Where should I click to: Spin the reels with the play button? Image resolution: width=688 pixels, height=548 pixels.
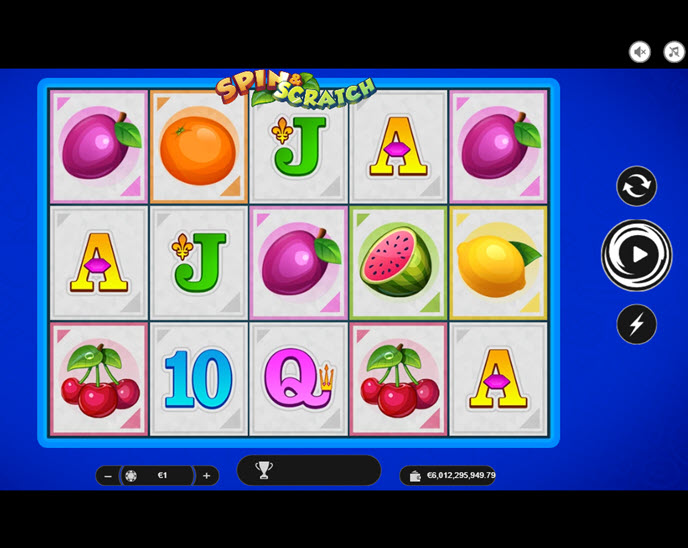(637, 255)
